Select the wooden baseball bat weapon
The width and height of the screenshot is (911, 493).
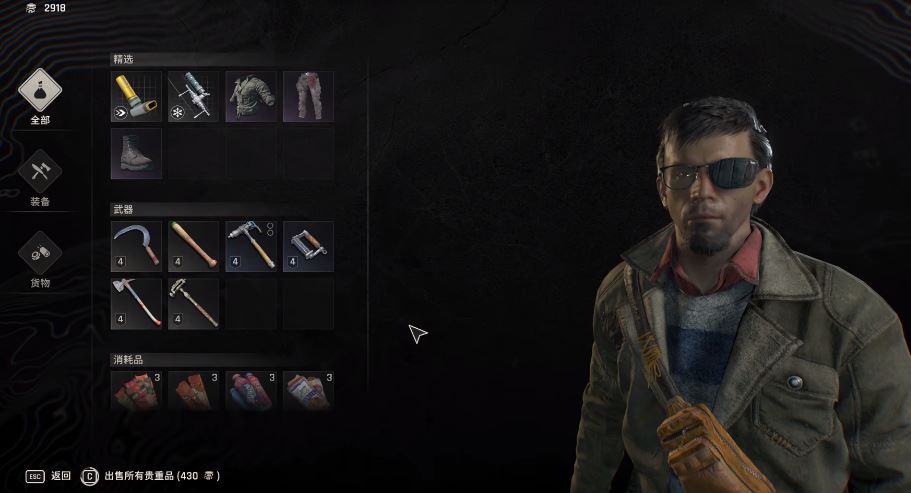pos(193,246)
